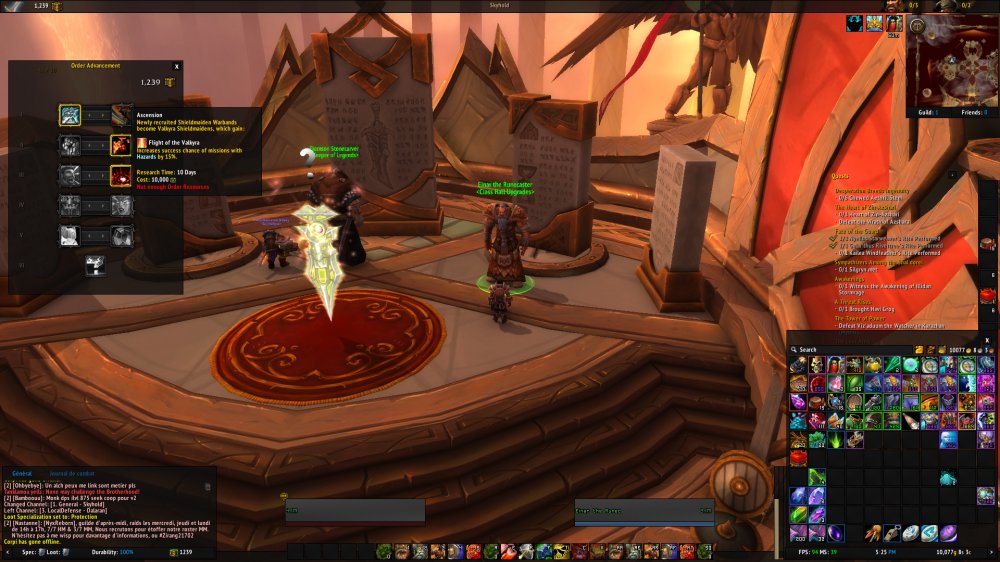Close the bag inventory window
The image size is (1000, 562).
coord(986,340)
